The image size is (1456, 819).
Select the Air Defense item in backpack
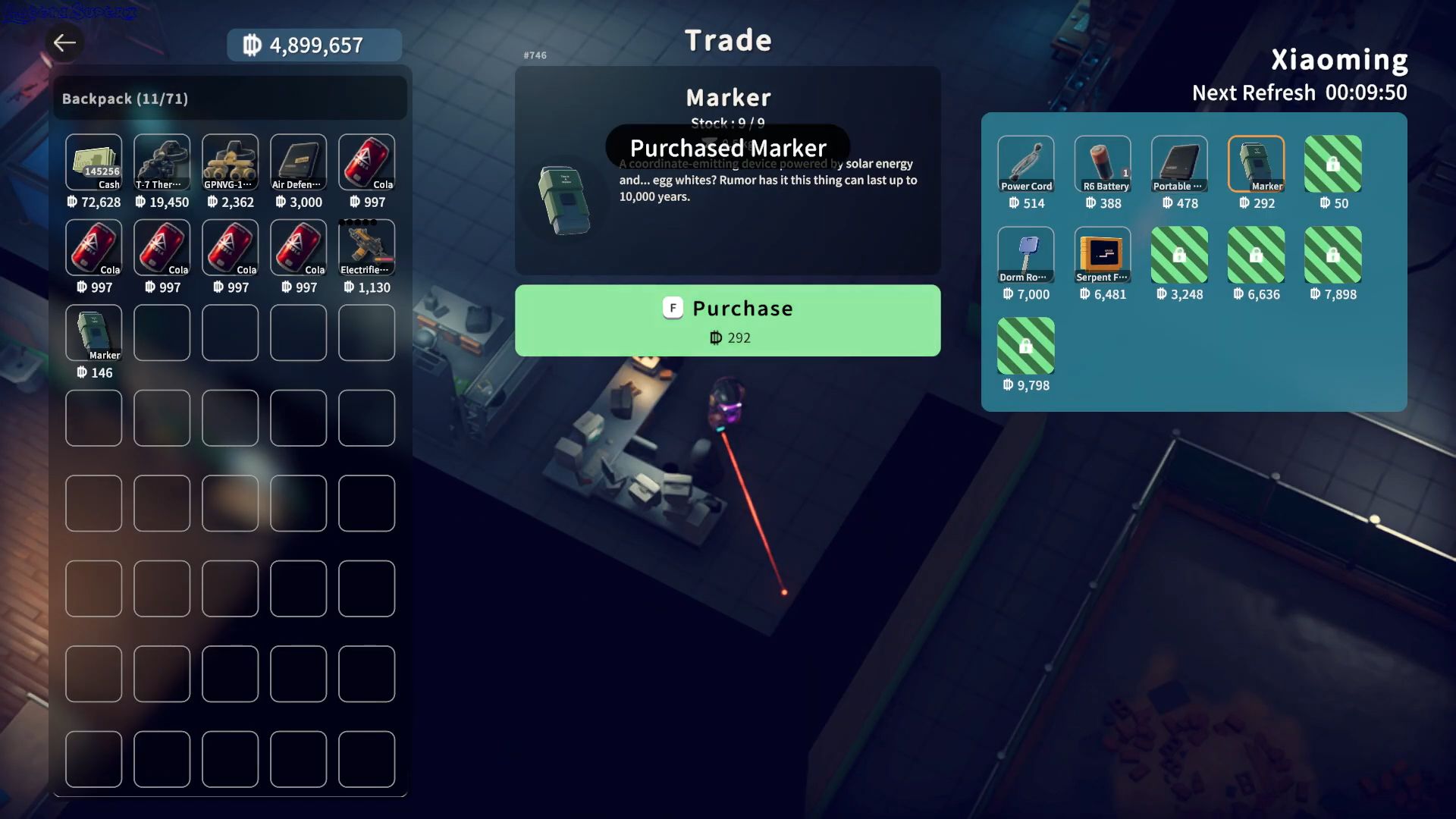point(298,162)
